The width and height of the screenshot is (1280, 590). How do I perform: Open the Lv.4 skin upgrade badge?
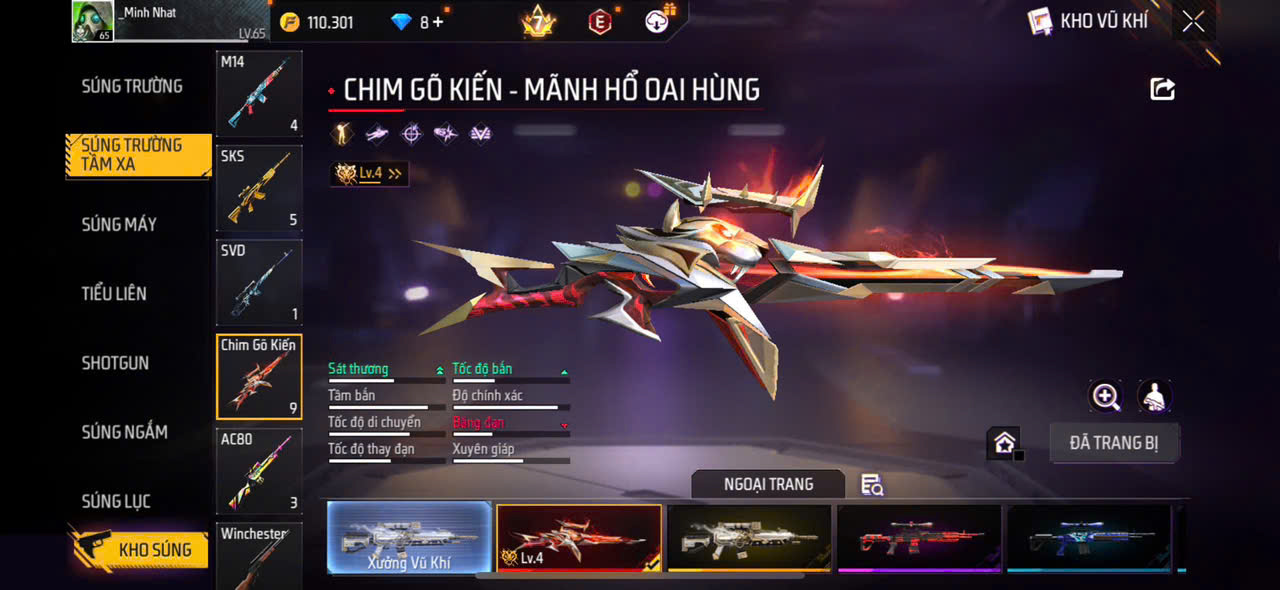click(369, 174)
